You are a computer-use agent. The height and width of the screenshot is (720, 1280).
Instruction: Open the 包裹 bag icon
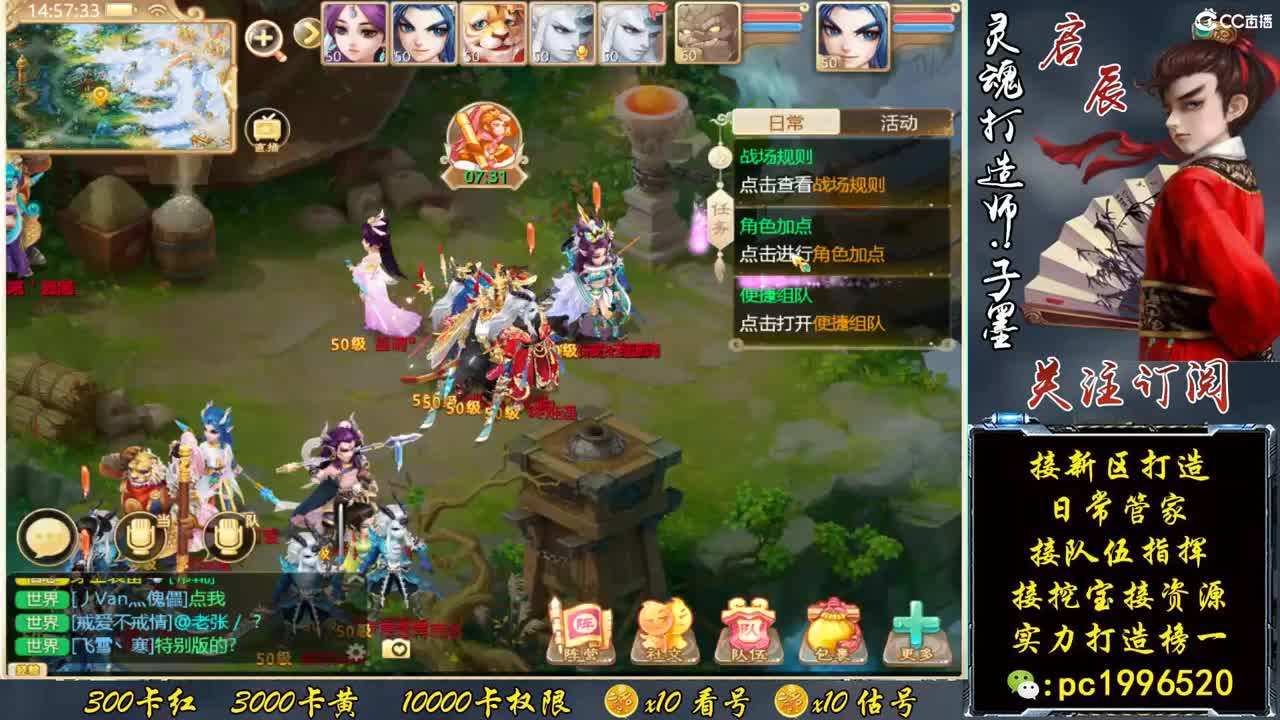coord(834,630)
